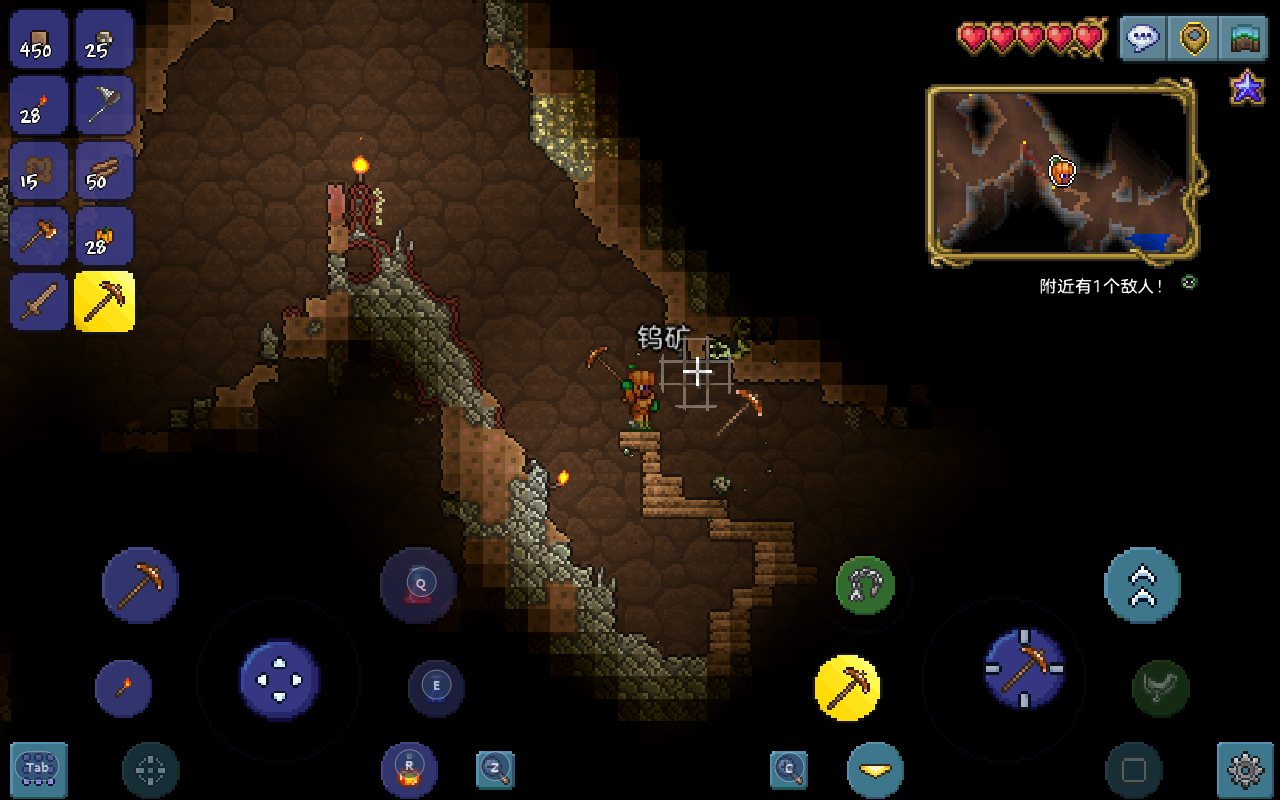This screenshot has height=800, width=1280.
Task: Choose the torch slot in the hotbar
Action: click(39, 105)
